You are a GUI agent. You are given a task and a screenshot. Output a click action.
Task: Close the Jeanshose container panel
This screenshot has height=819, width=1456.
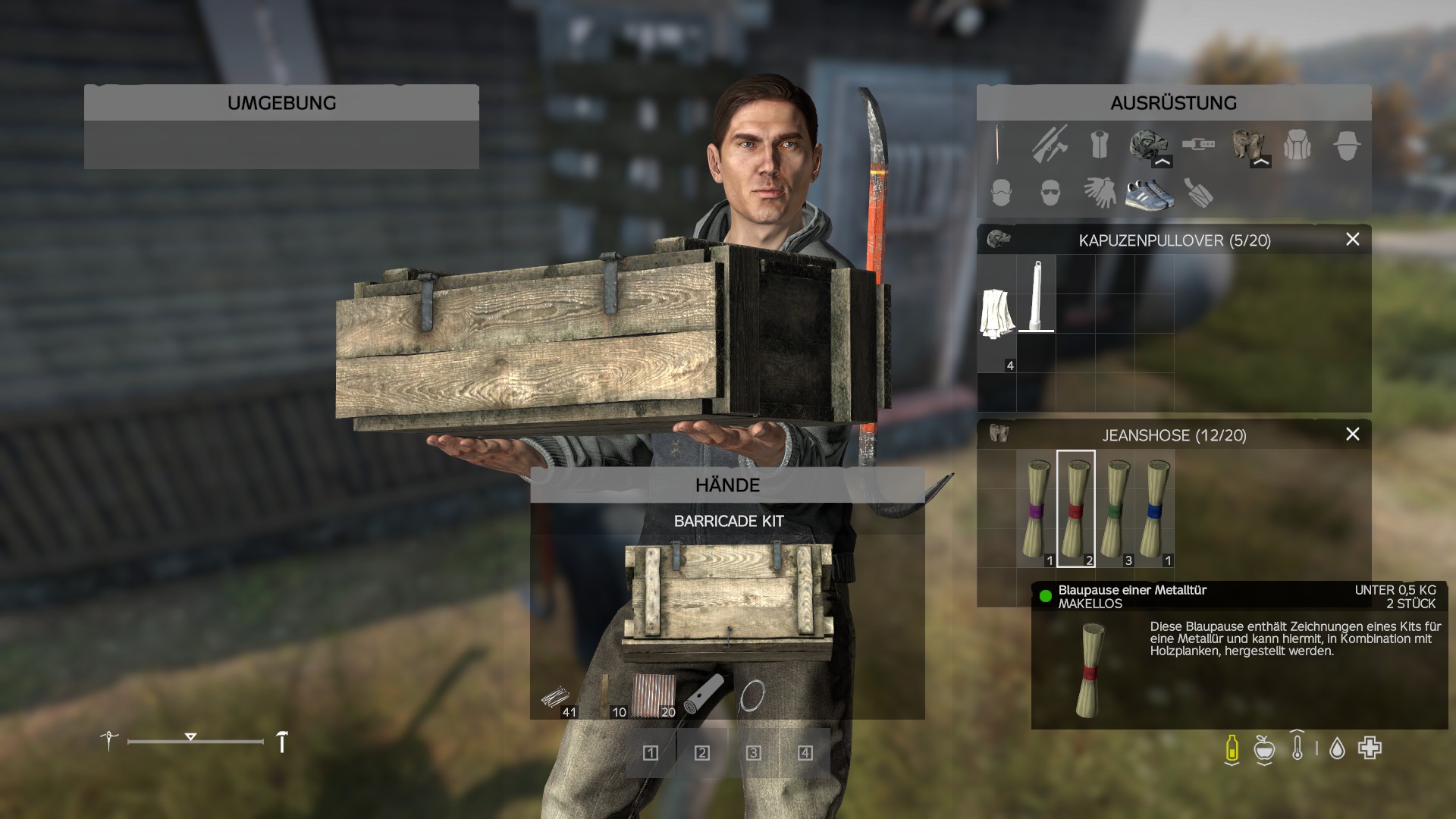tap(1352, 435)
